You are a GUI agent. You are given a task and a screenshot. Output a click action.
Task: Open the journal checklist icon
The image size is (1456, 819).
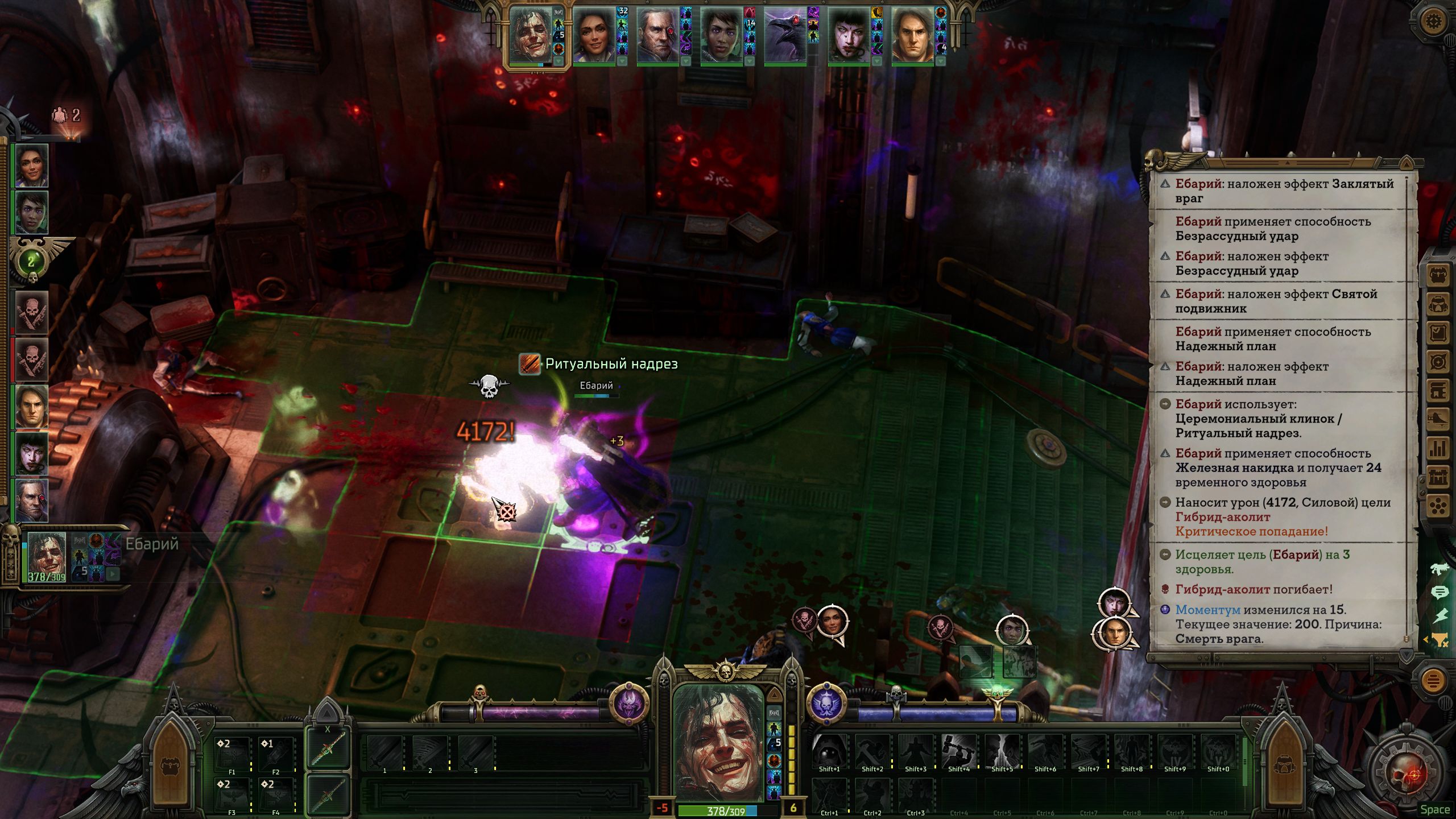pos(1438,333)
